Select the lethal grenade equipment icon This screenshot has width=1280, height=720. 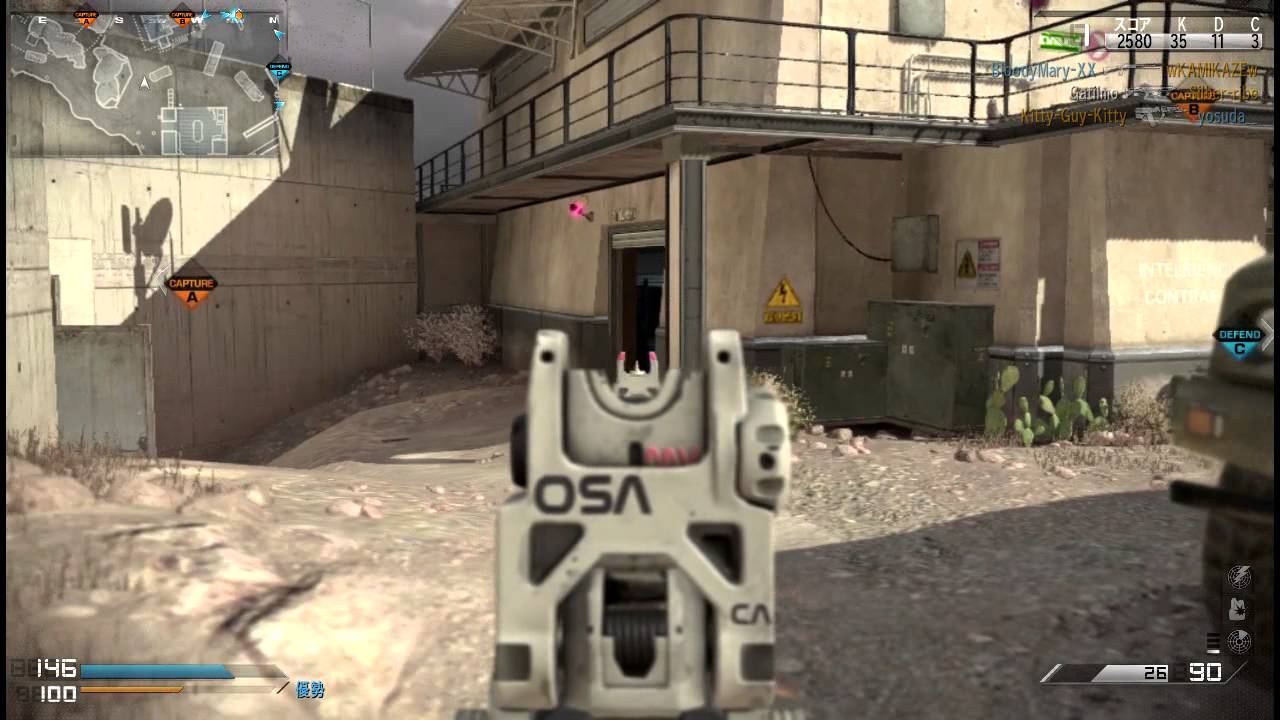click(x=1238, y=608)
